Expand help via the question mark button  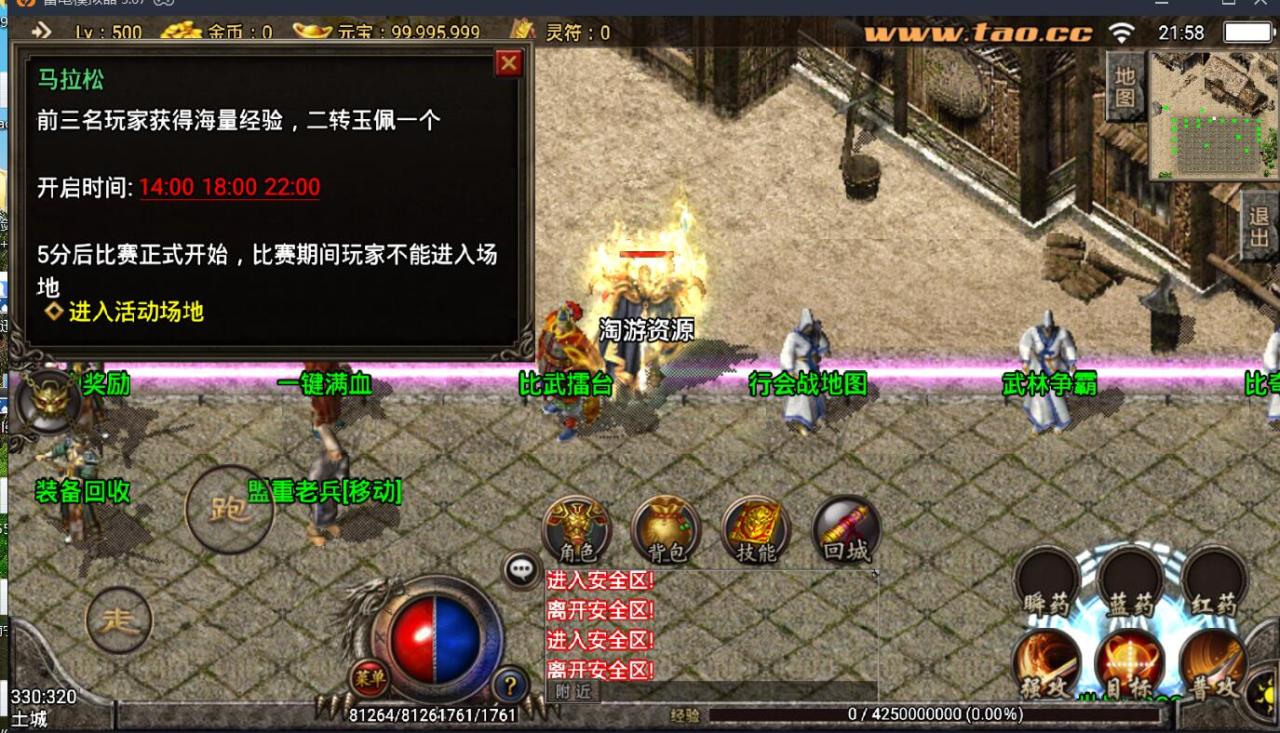click(x=510, y=685)
